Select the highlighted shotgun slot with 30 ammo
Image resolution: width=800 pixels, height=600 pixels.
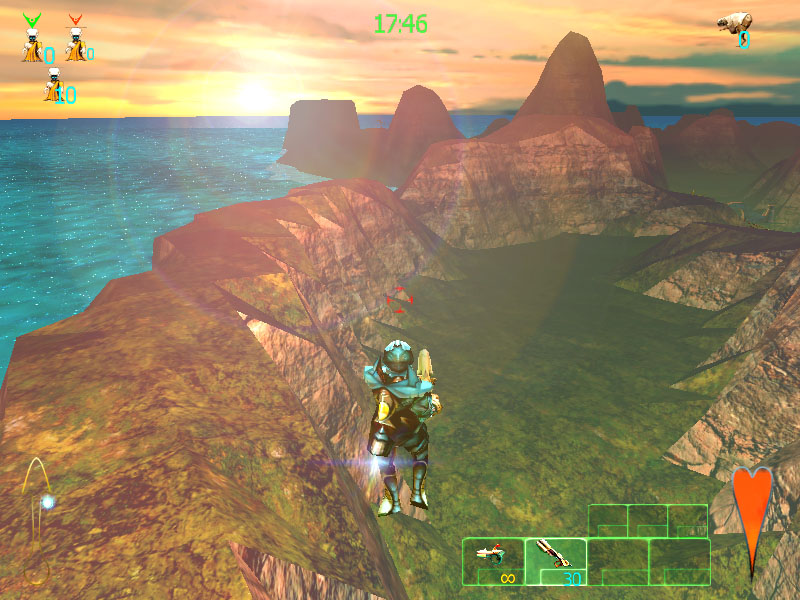tap(556, 561)
